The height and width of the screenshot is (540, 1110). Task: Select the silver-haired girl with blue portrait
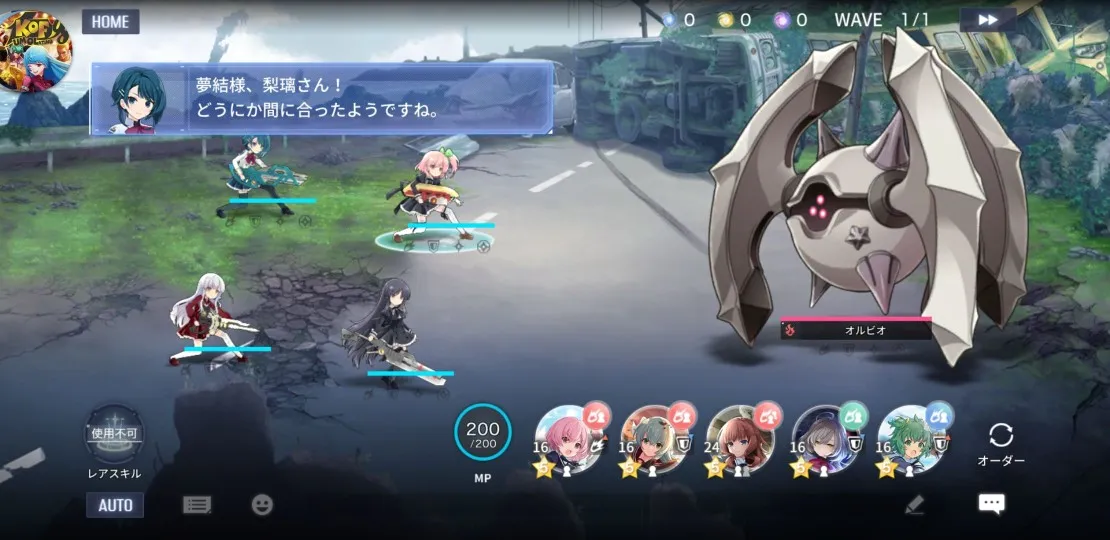pyautogui.click(x=827, y=438)
